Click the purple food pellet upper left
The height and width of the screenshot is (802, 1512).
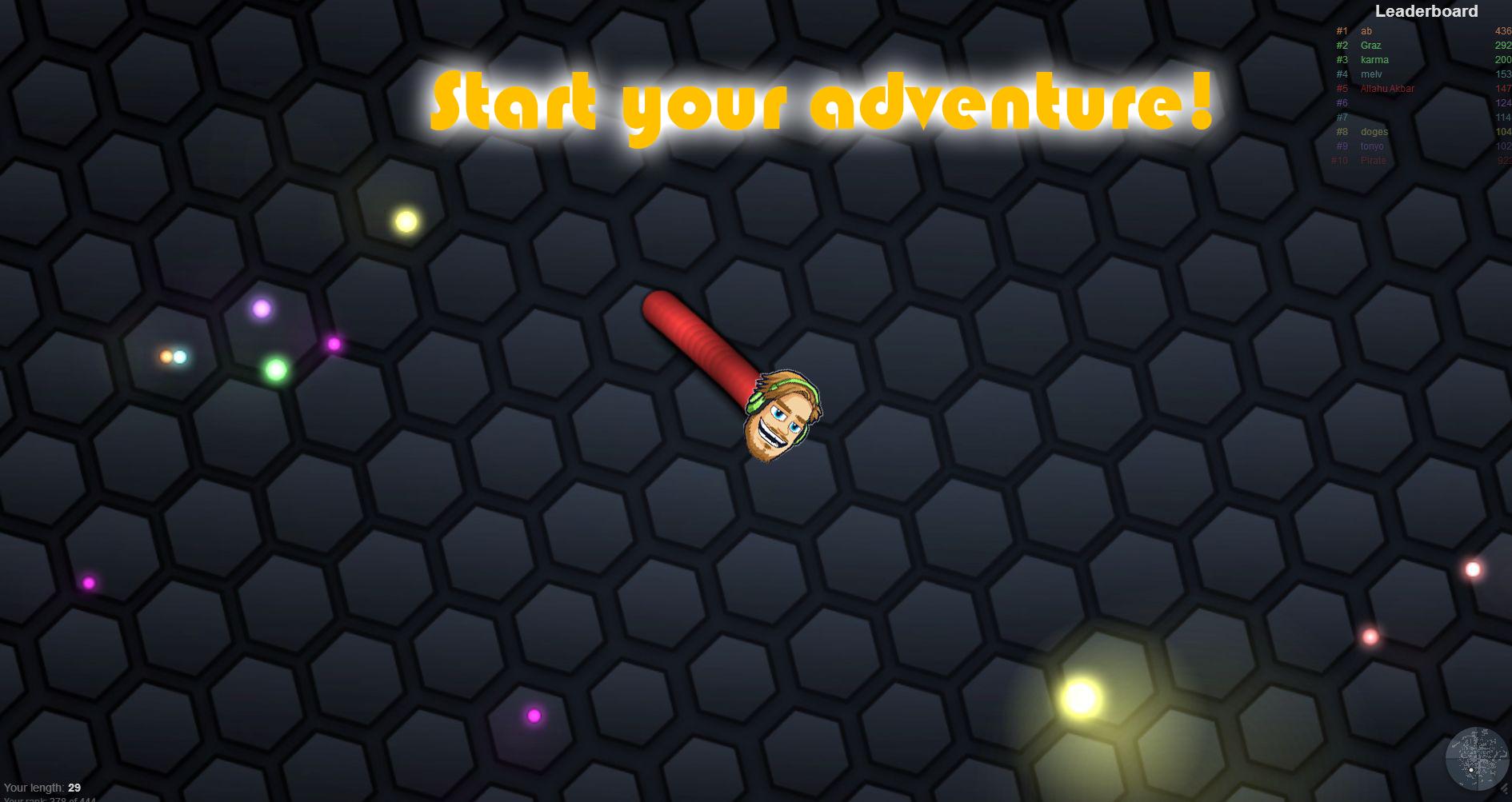[x=261, y=306]
